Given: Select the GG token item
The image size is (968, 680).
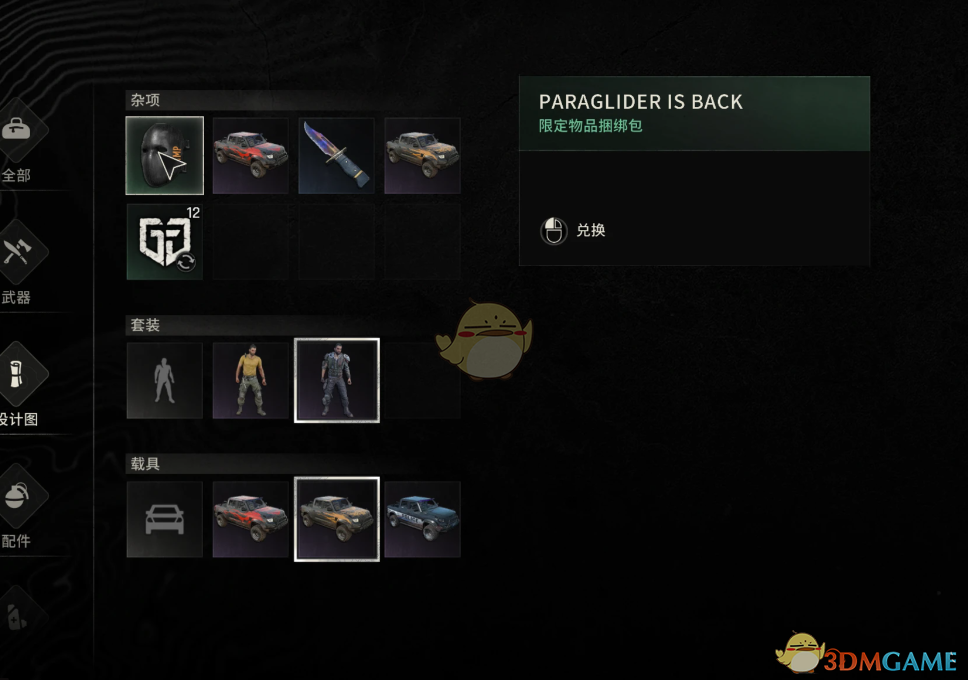Looking at the screenshot, I should (x=164, y=241).
